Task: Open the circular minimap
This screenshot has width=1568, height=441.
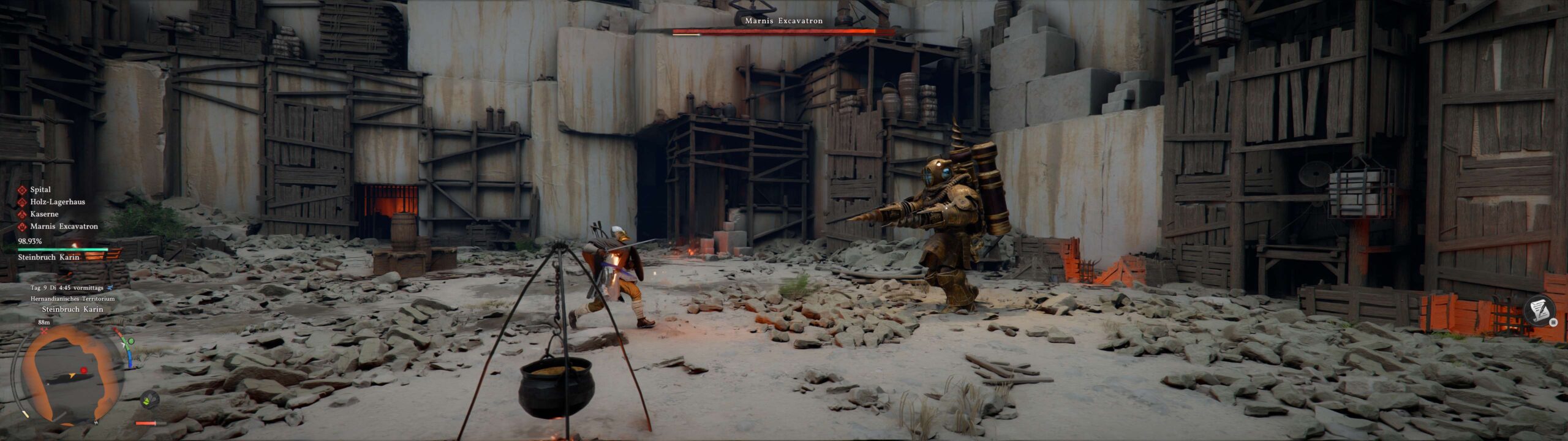Action: [71, 375]
